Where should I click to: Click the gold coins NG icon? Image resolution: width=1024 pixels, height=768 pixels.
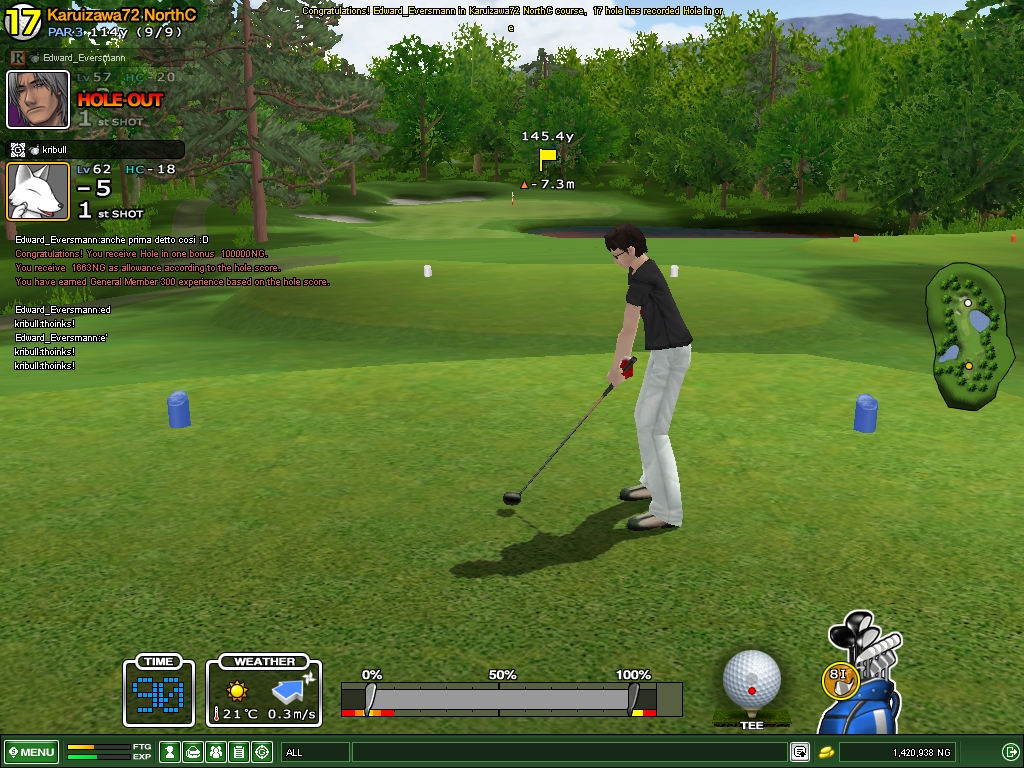point(827,752)
